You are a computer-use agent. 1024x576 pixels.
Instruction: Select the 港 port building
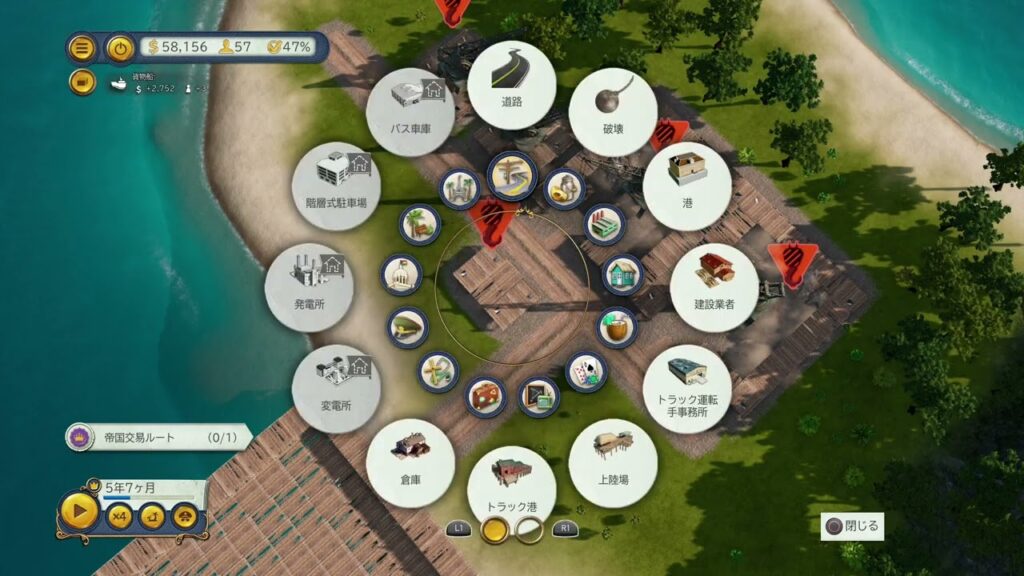coord(686,185)
